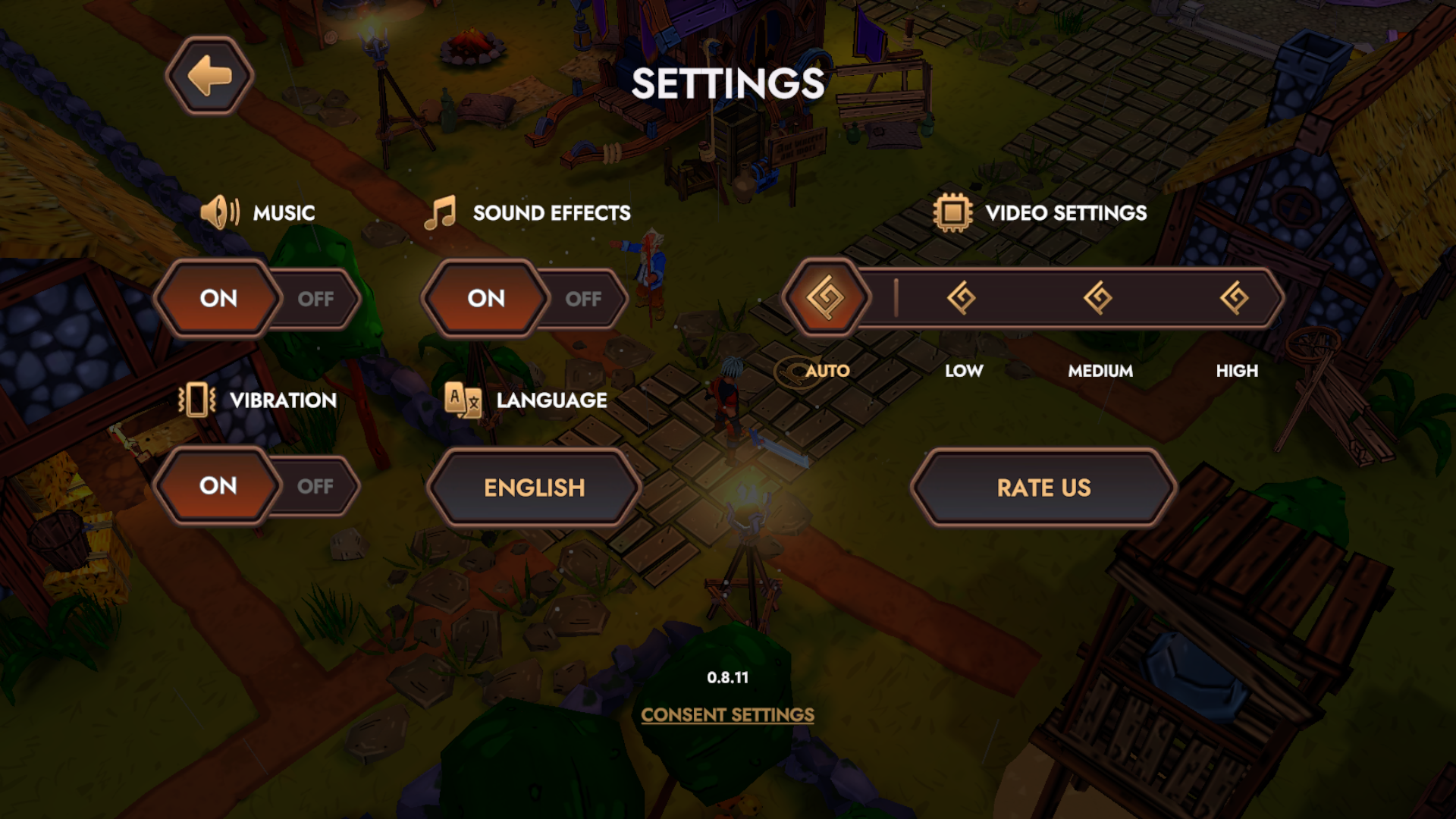Select Auto video quality

pyautogui.click(x=826, y=298)
